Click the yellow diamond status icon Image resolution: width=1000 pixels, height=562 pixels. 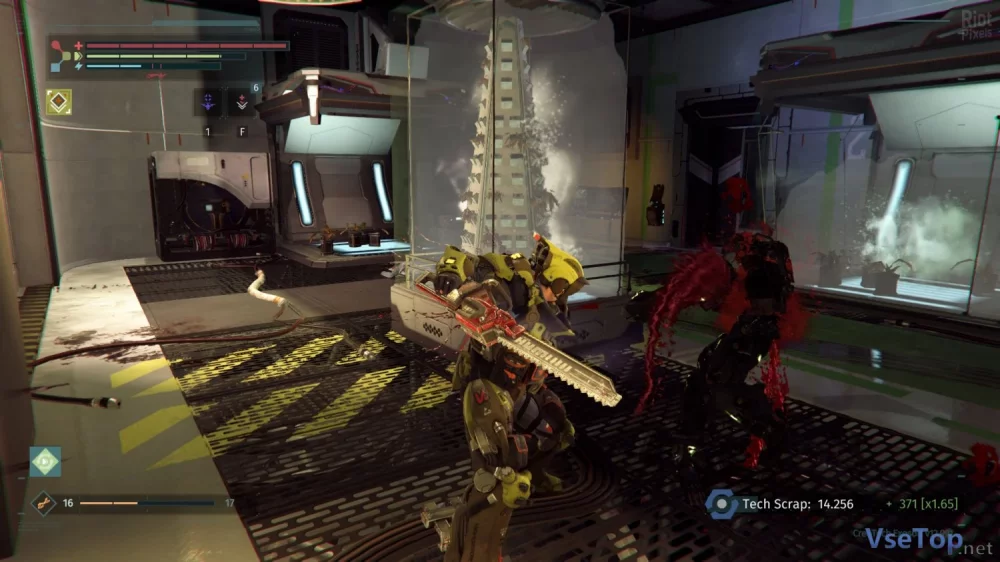(59, 102)
